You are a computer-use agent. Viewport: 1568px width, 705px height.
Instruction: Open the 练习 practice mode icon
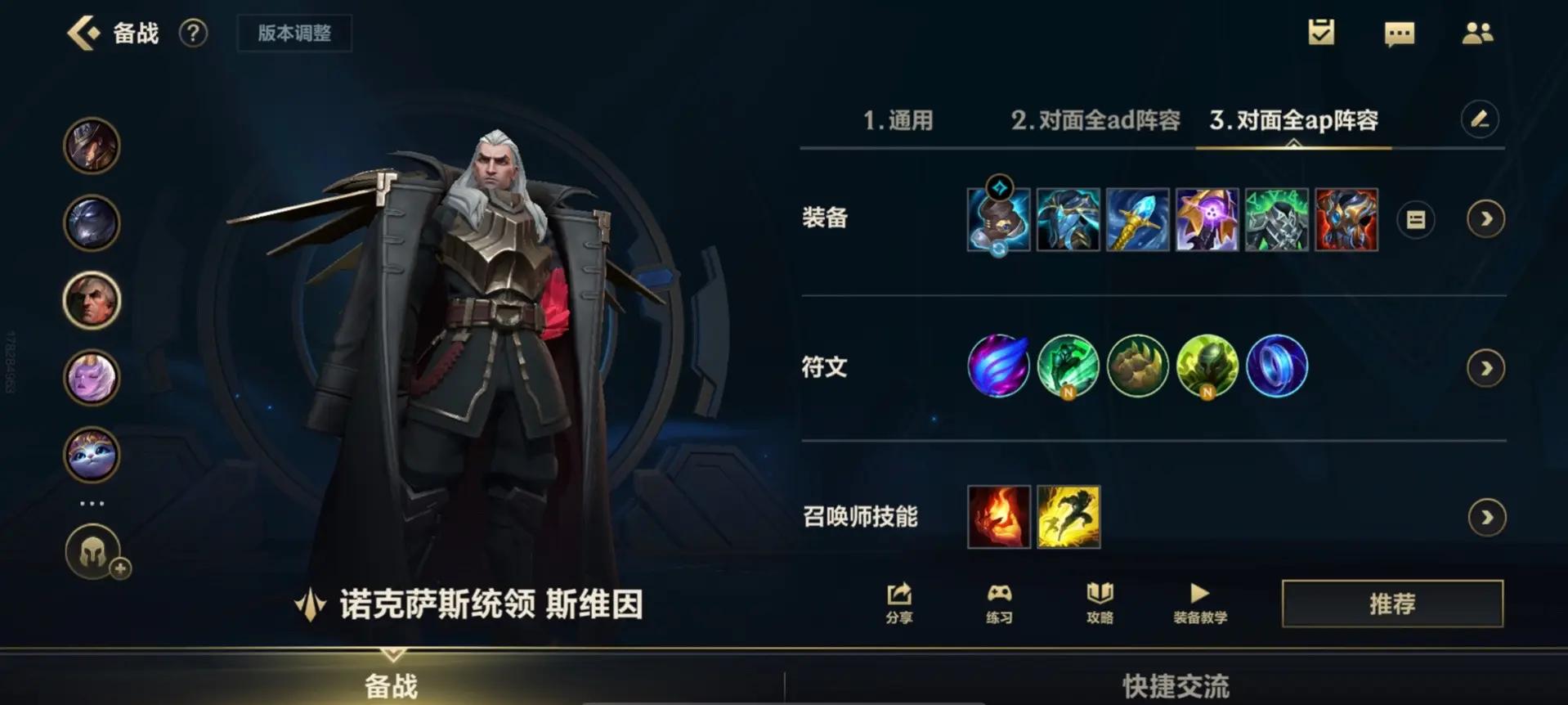pos(999,604)
